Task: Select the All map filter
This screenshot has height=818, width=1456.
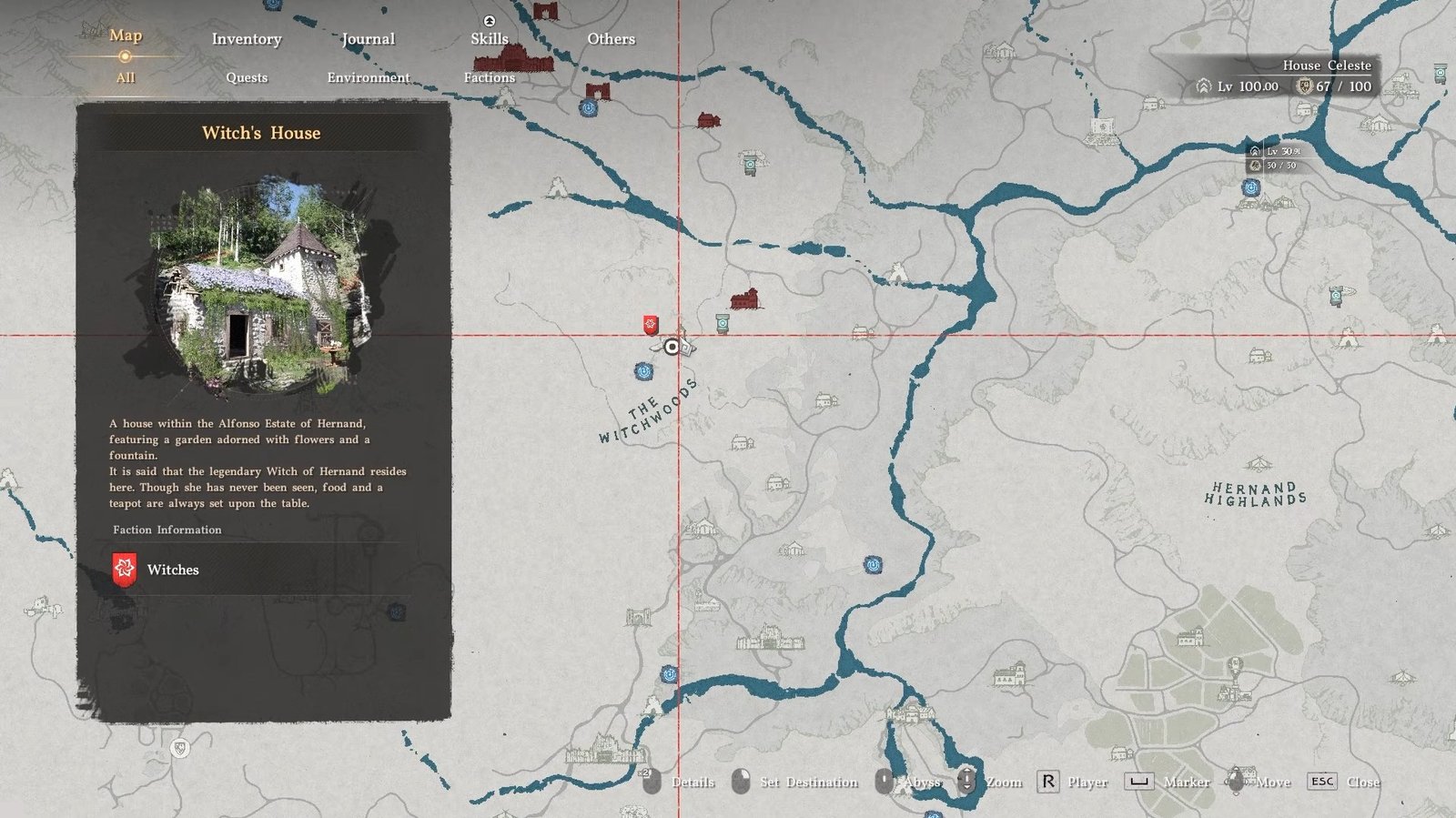Action: click(x=126, y=77)
